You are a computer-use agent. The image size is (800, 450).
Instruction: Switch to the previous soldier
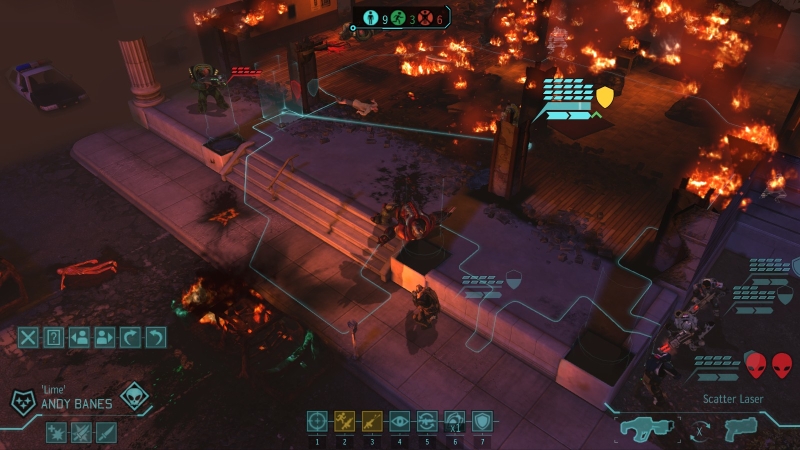79,337
